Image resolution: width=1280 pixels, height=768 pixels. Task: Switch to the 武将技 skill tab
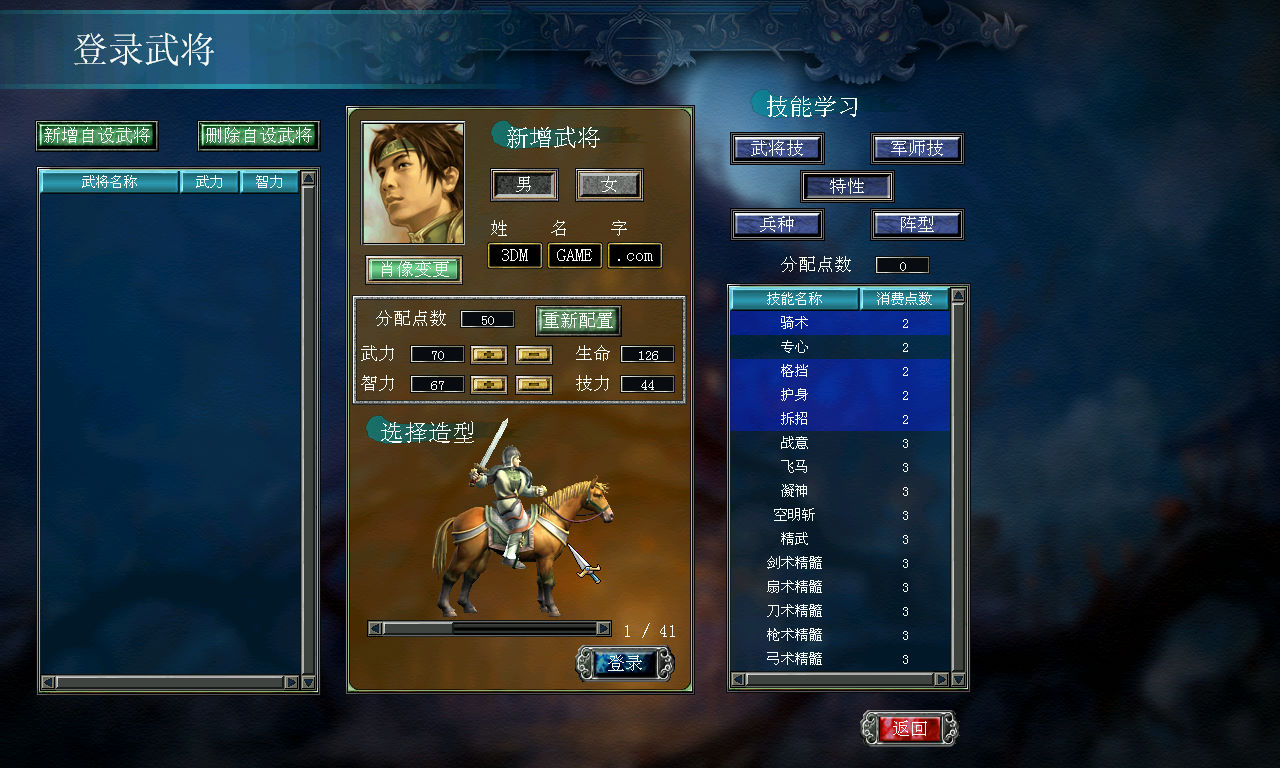pyautogui.click(x=776, y=149)
